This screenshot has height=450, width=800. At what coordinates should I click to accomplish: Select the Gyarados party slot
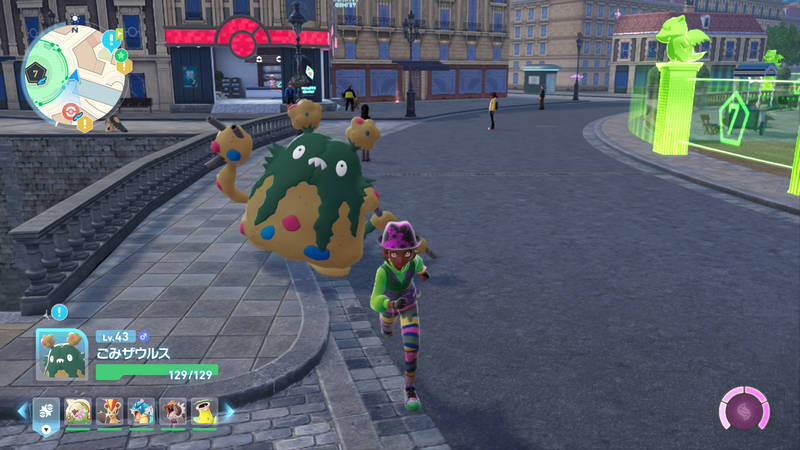tap(141, 411)
